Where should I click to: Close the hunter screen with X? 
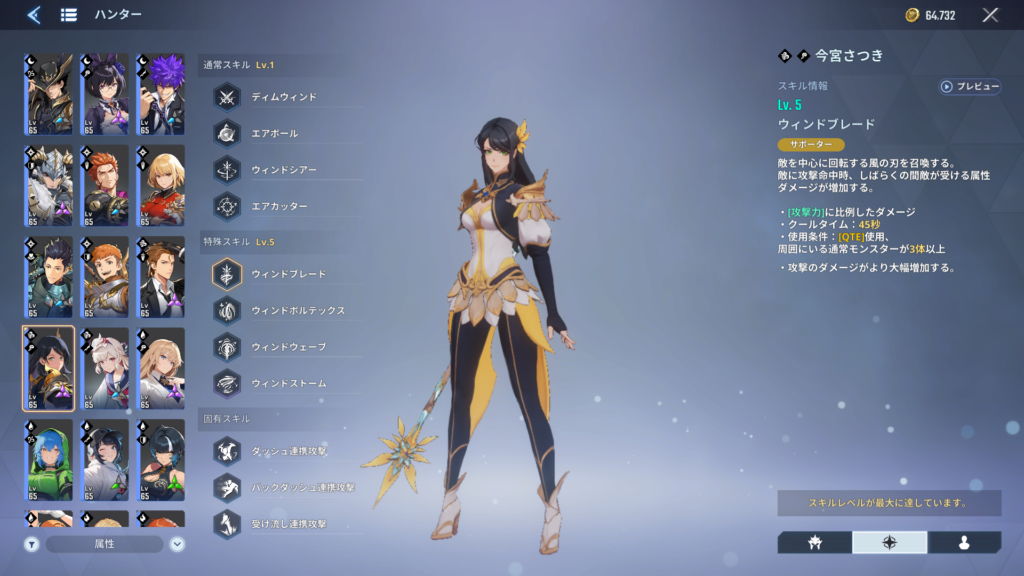point(990,15)
